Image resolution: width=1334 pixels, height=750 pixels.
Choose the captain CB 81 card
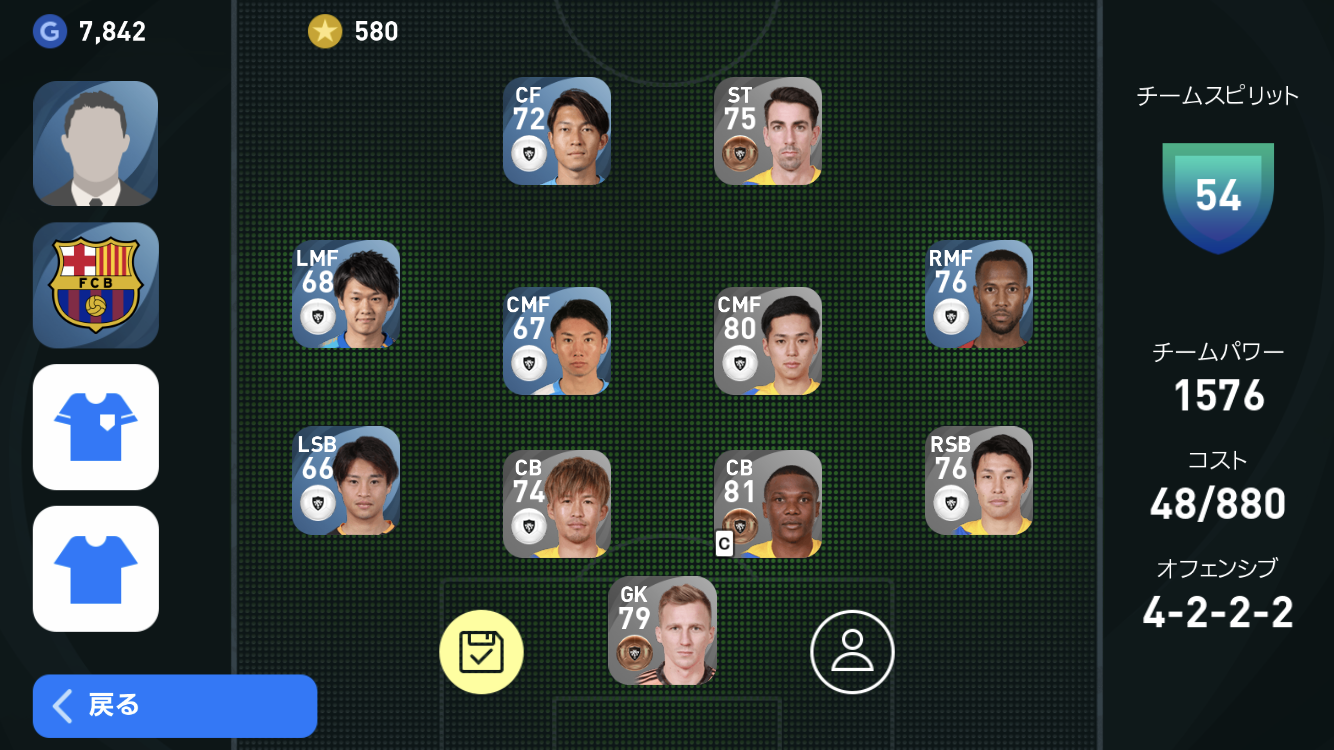[768, 504]
